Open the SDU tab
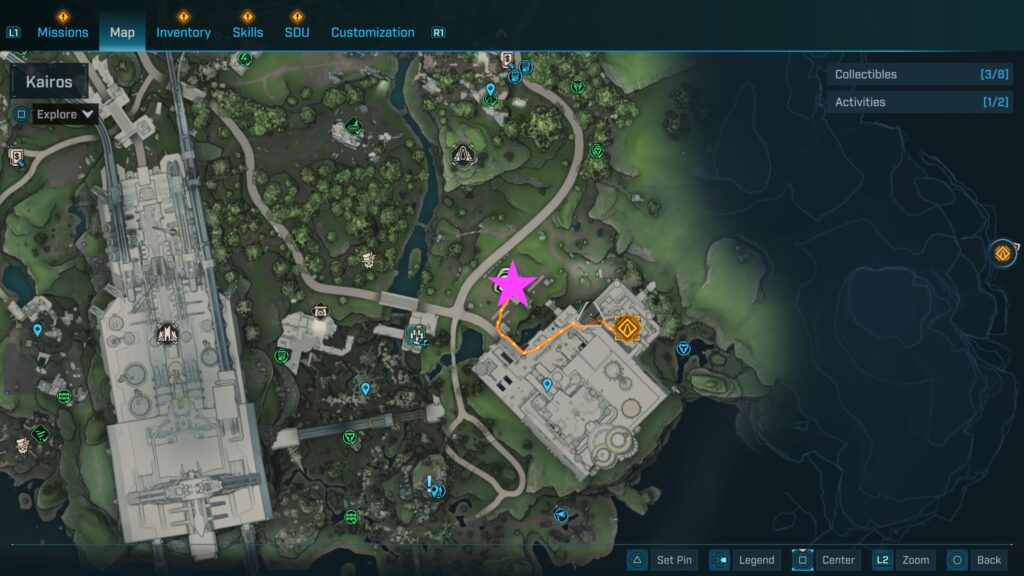Screen dimensions: 1024x576 tap(296, 32)
